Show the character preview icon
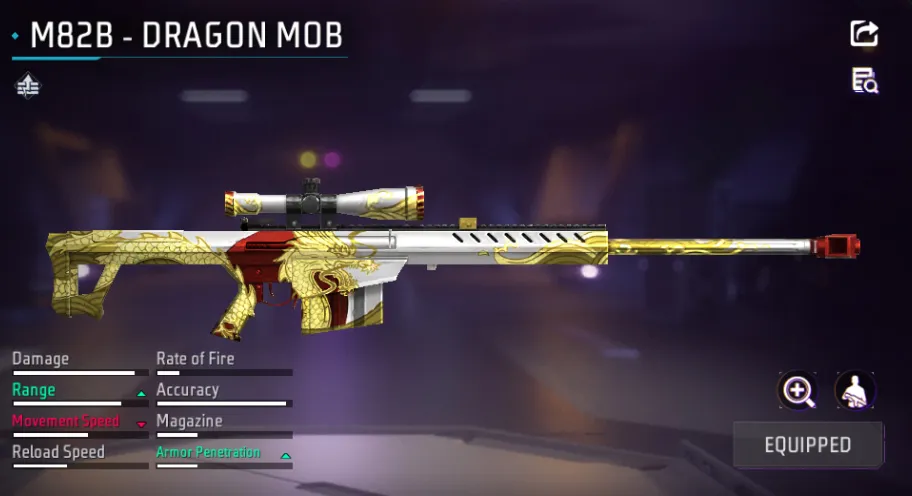Viewport: 912px width, 496px height. (855, 391)
